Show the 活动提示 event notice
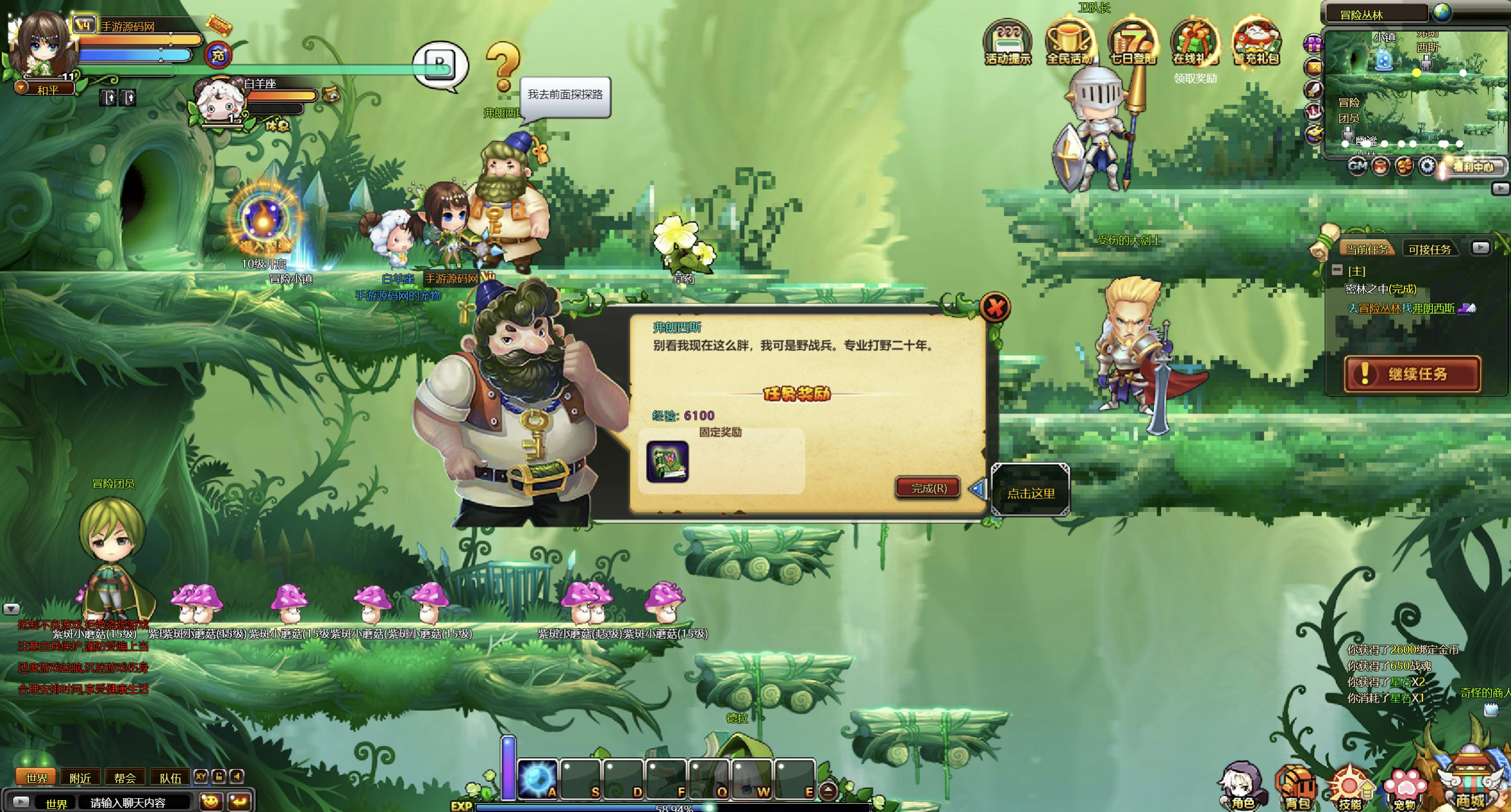This screenshot has width=1511, height=812. point(1008,43)
